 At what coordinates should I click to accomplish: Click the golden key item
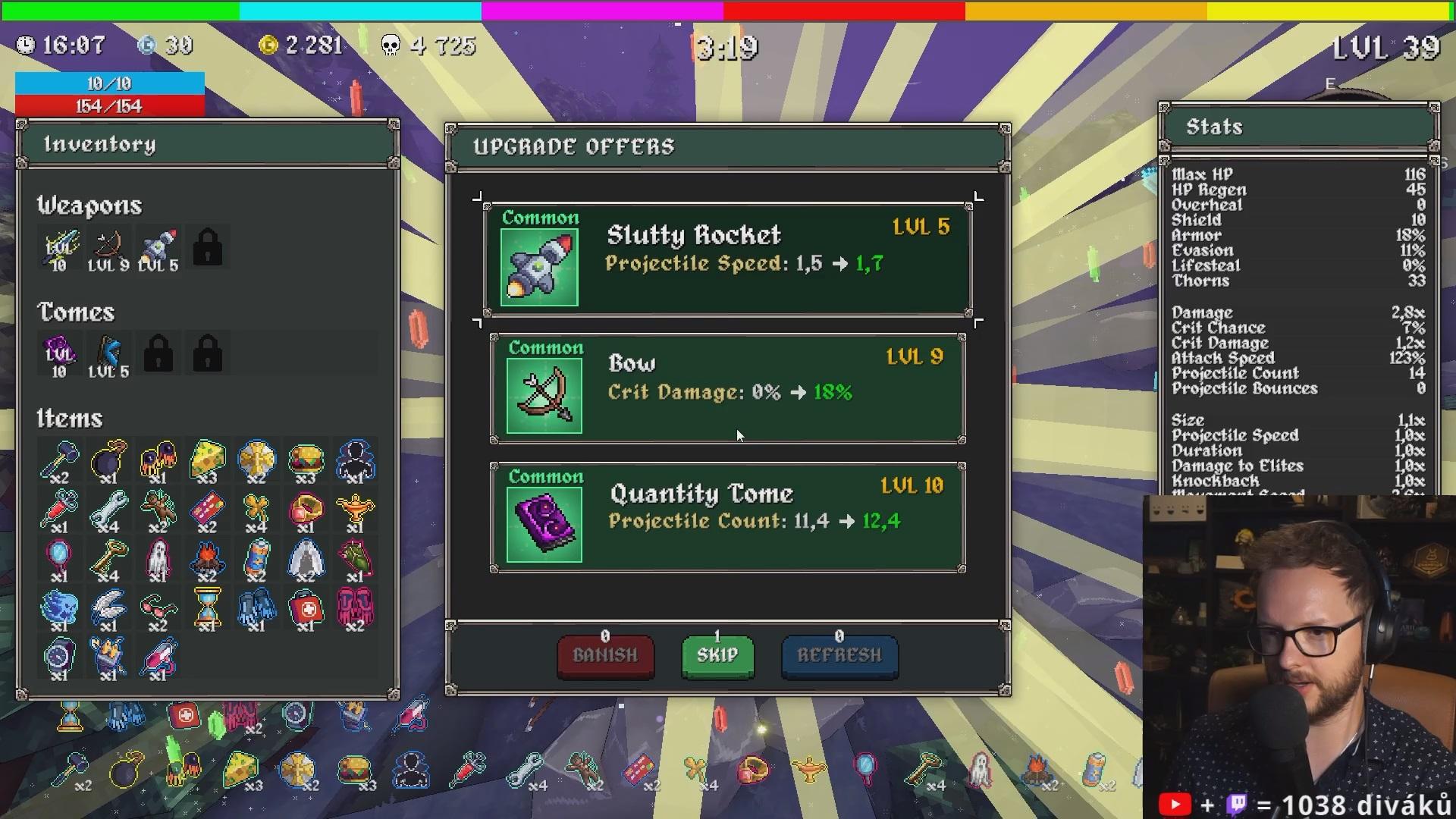pyautogui.click(x=108, y=561)
